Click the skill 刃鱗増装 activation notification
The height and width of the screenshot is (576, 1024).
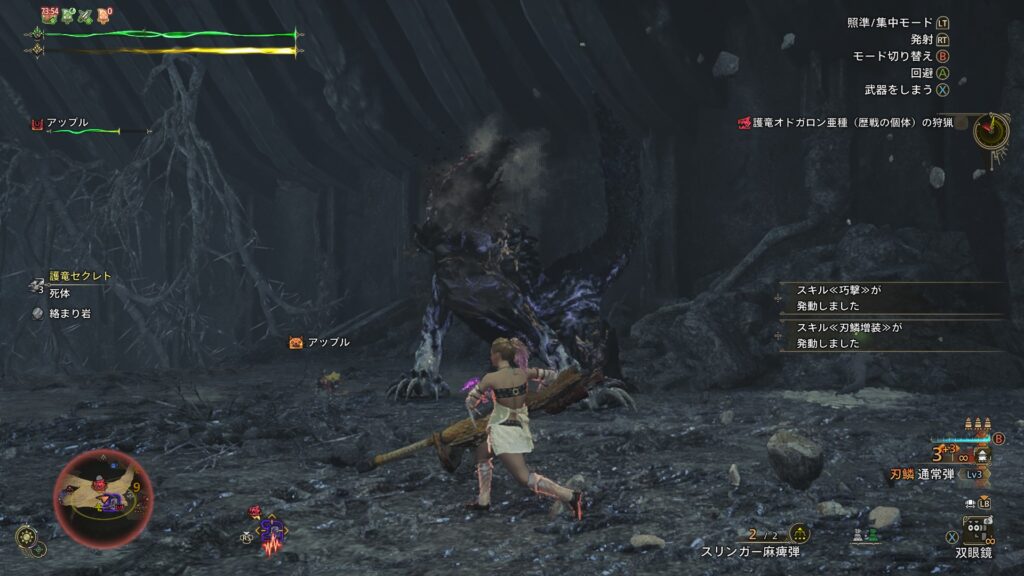click(890, 335)
